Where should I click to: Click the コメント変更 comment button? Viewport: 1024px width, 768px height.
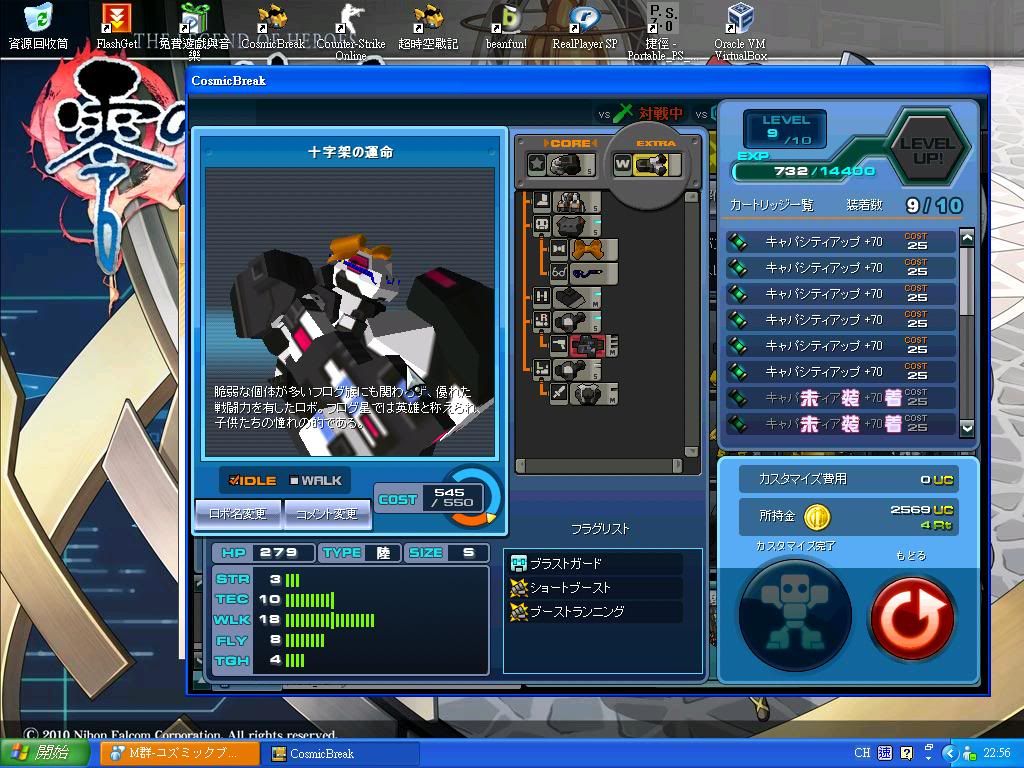pos(327,514)
